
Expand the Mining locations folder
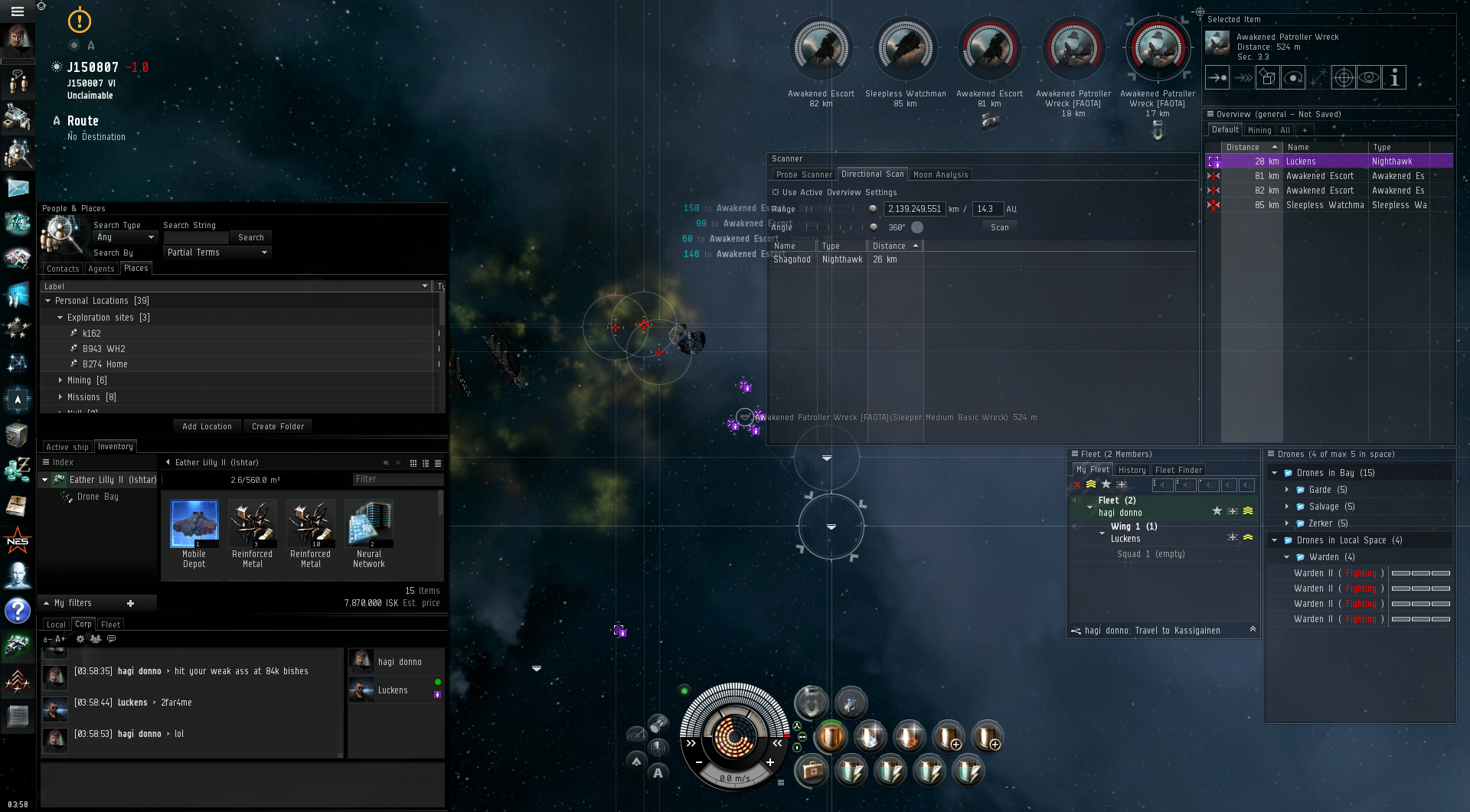tap(61, 380)
